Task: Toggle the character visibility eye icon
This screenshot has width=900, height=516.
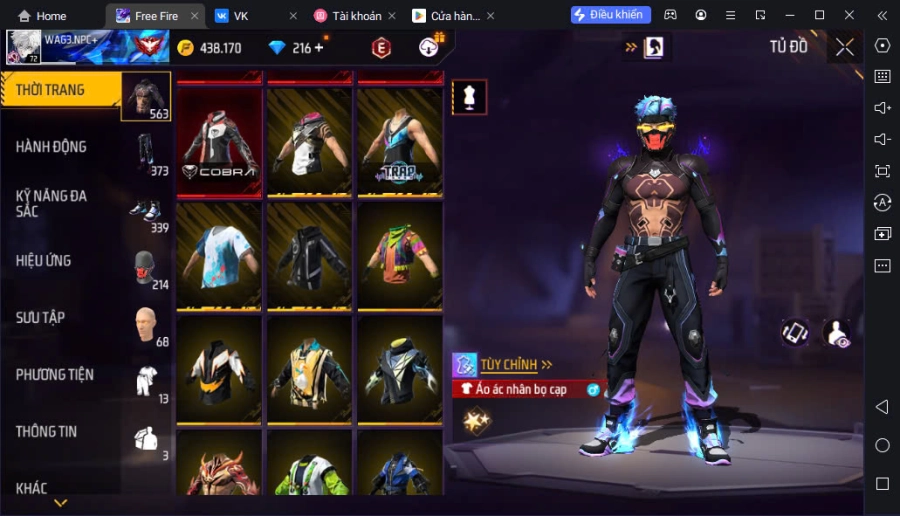Action: coord(837,334)
